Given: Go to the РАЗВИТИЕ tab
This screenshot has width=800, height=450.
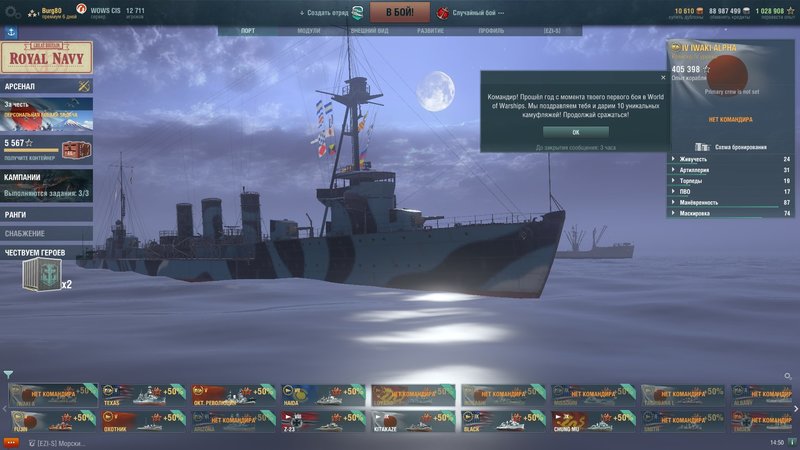Looking at the screenshot, I should tap(431, 31).
